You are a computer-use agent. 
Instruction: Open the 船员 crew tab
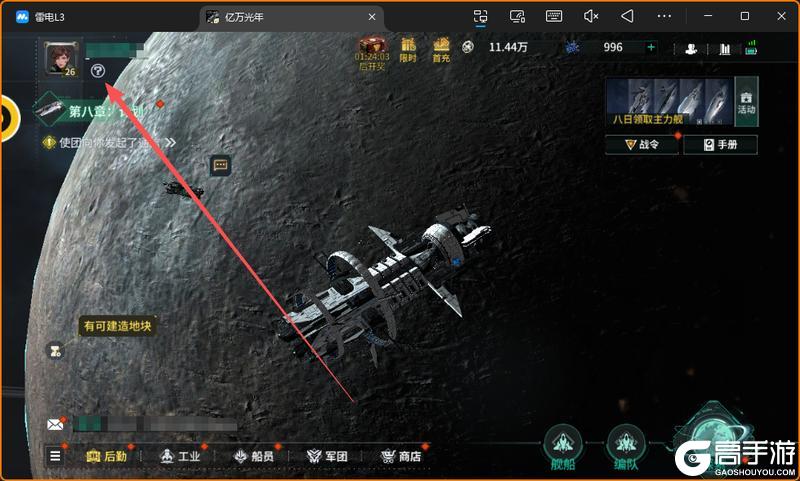254,456
